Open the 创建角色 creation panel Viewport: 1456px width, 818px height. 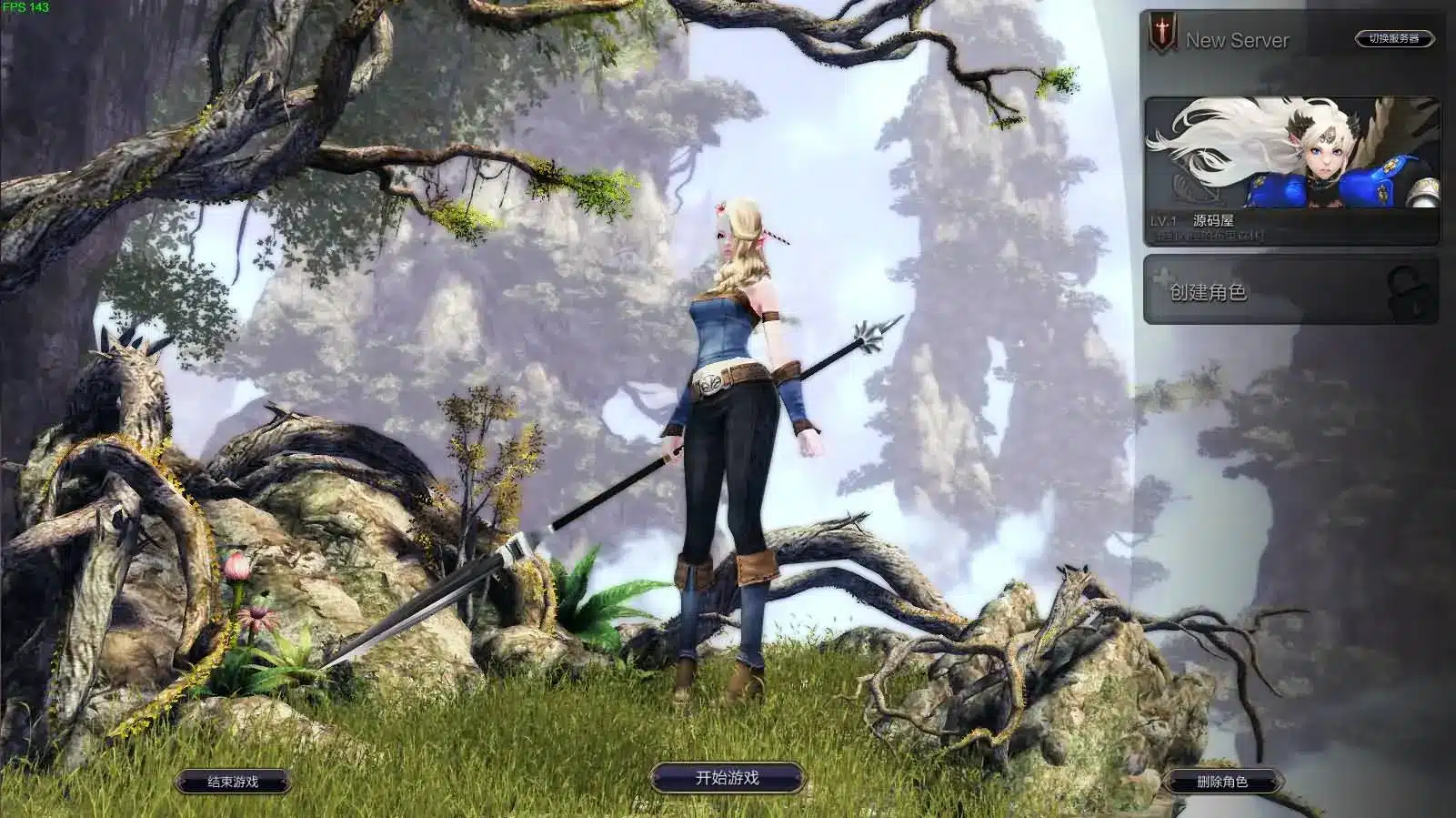coord(1210,289)
